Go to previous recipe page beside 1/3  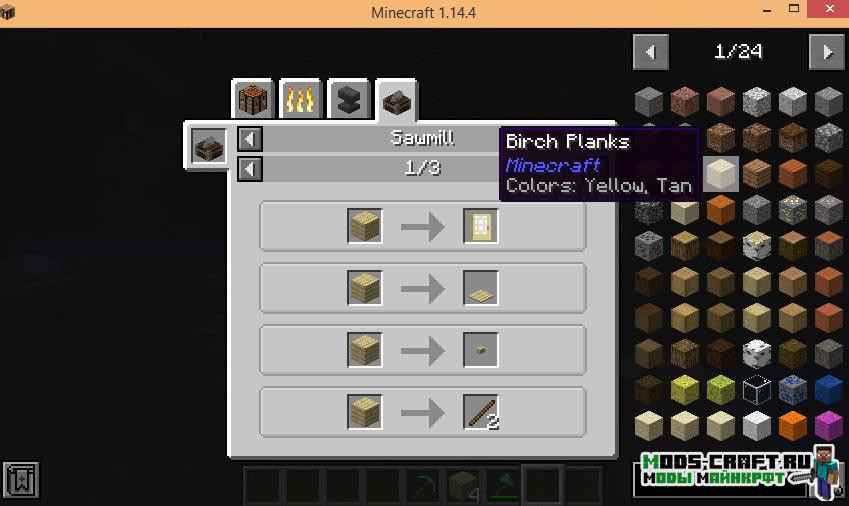(x=250, y=169)
